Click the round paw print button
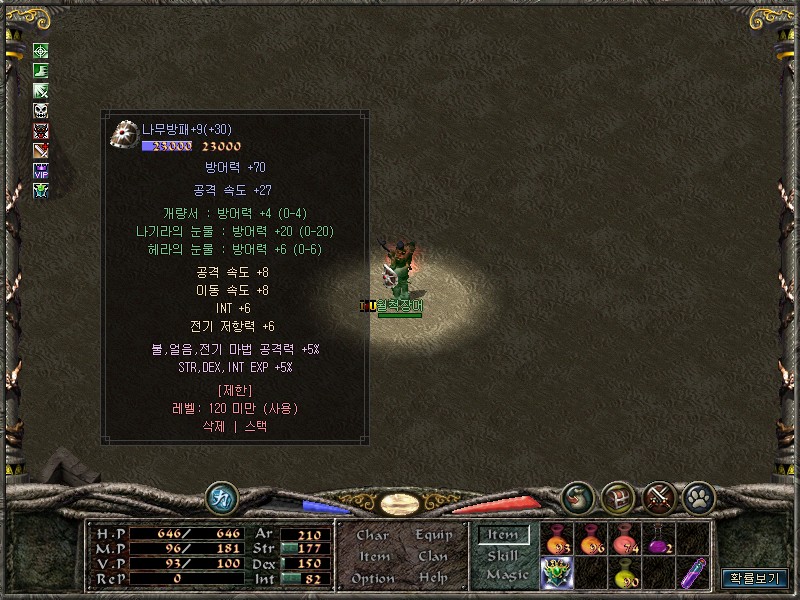The width and height of the screenshot is (800, 600). coord(697,496)
